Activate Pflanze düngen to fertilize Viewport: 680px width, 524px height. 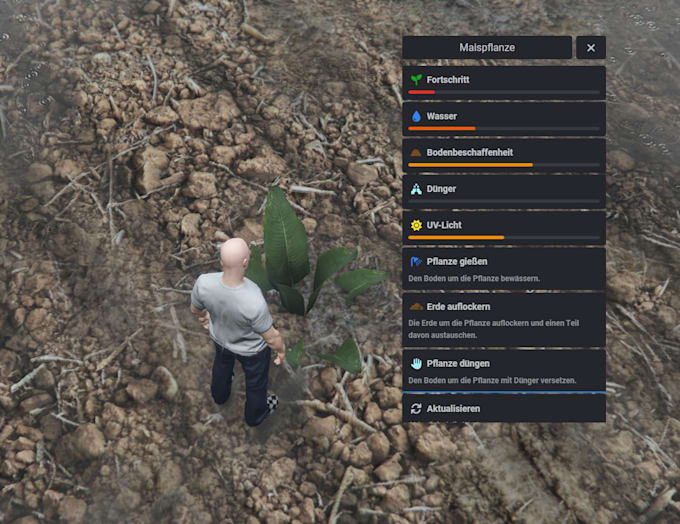[x=504, y=370]
